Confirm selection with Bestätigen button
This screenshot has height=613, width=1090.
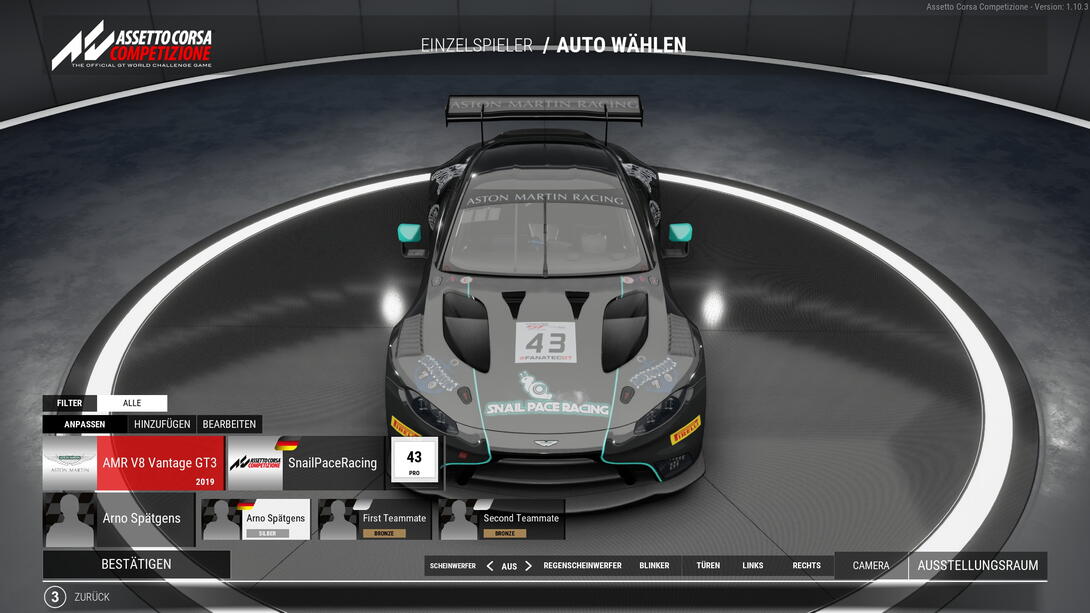pos(136,564)
